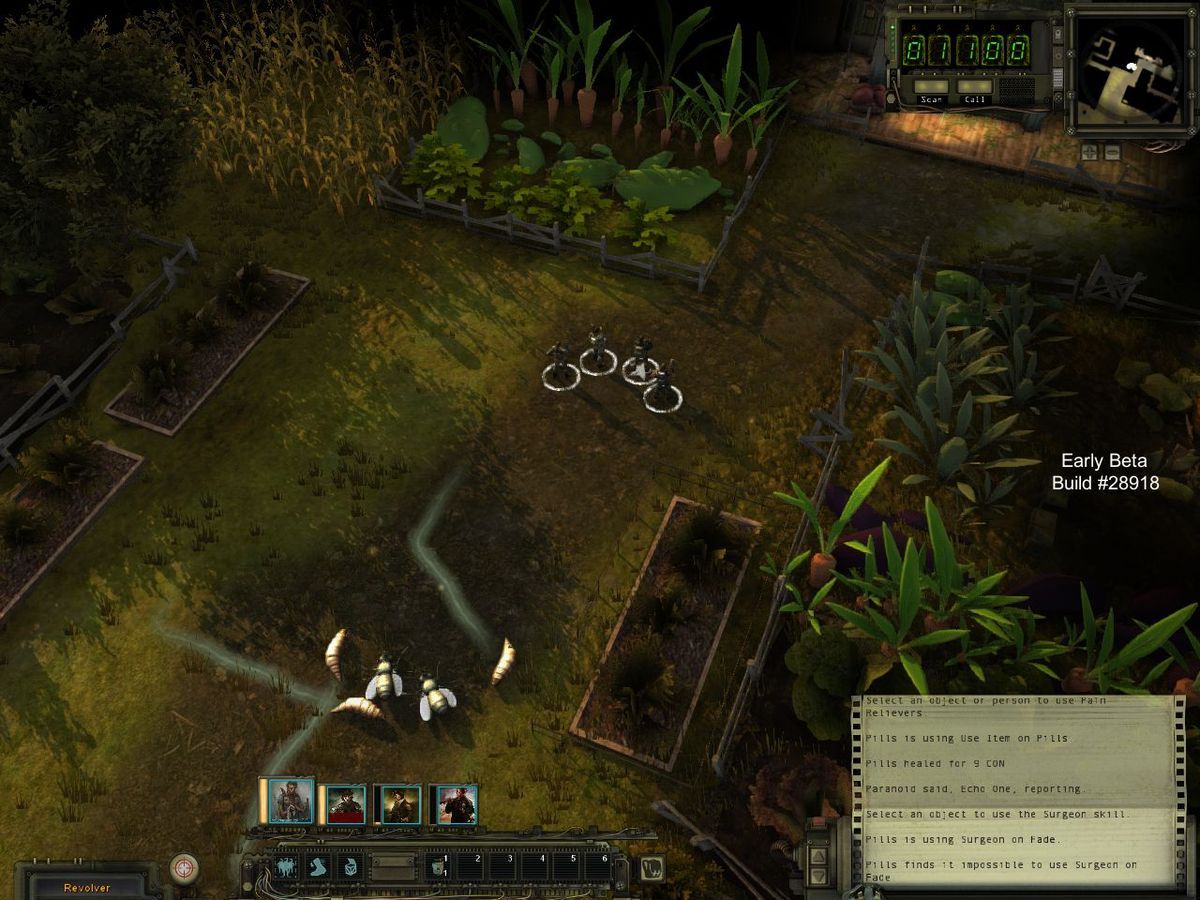Select the third squad member portrait
This screenshot has height=900, width=1200.
pyautogui.click(x=399, y=804)
